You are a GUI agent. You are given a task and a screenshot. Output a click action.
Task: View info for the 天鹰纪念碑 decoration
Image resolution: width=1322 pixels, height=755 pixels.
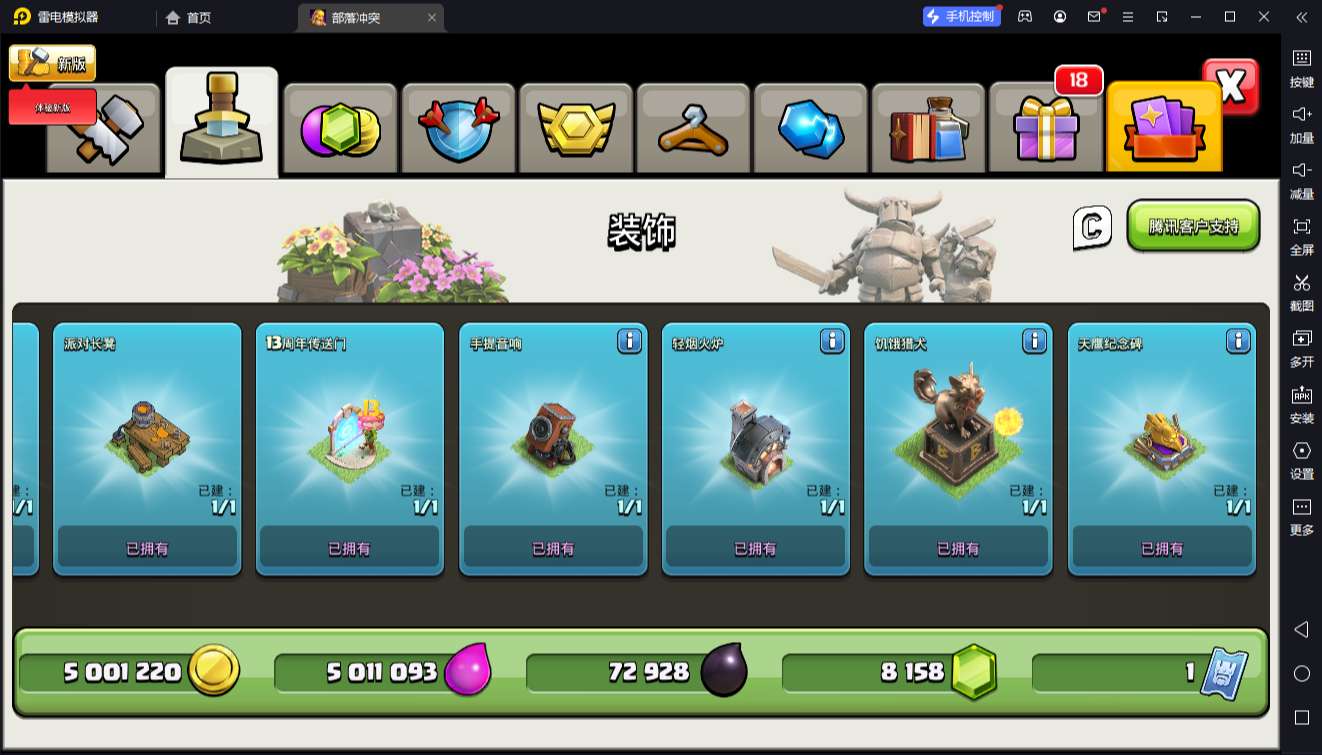pyautogui.click(x=1238, y=341)
